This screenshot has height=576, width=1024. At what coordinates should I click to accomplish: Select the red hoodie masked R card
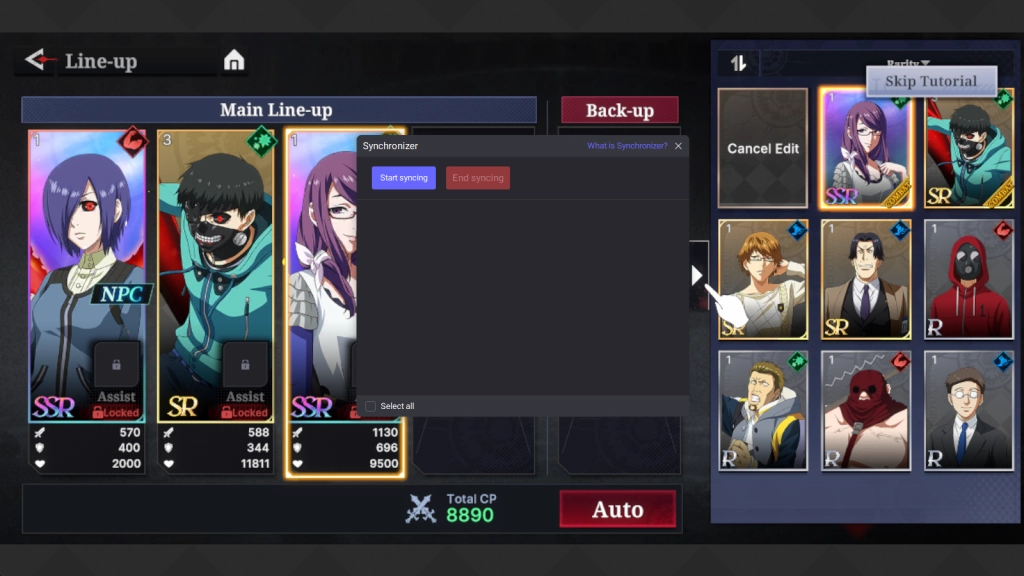pos(968,279)
